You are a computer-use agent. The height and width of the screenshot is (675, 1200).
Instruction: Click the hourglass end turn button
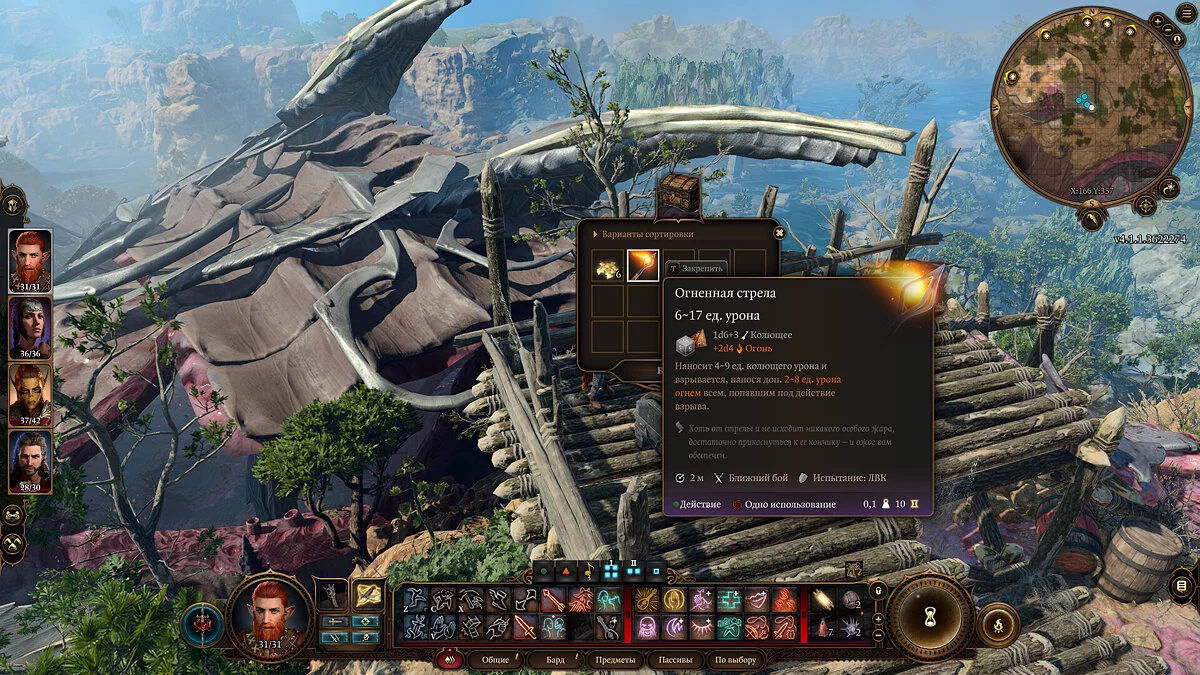point(930,617)
